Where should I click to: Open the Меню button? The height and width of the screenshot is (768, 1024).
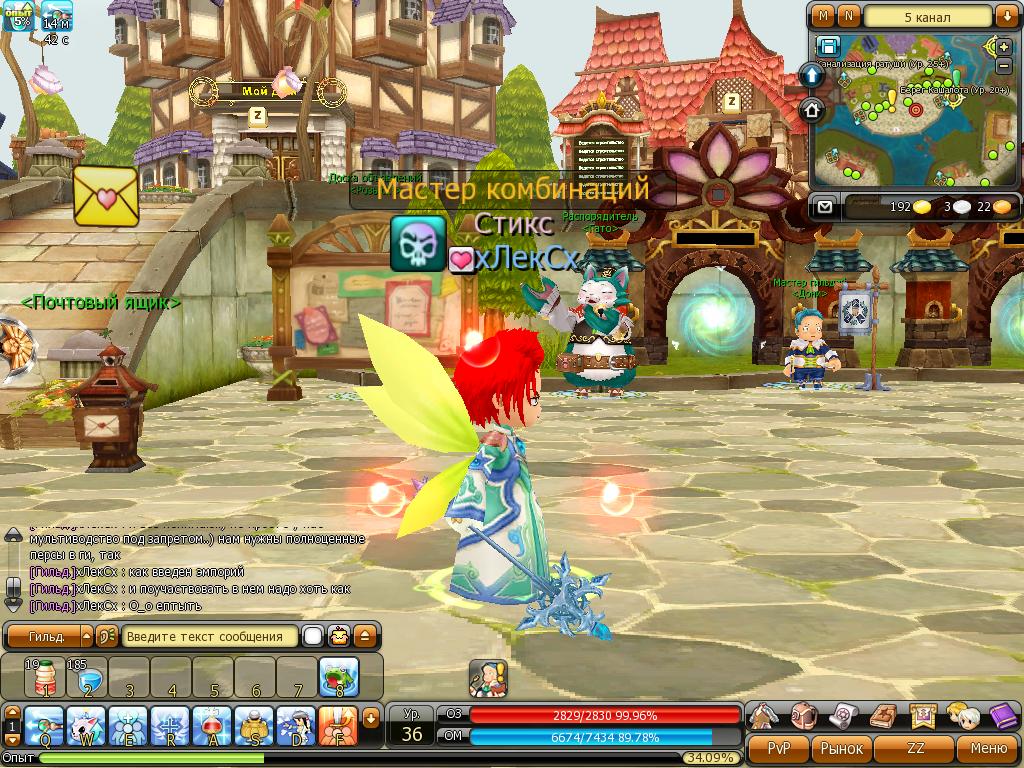pos(988,748)
